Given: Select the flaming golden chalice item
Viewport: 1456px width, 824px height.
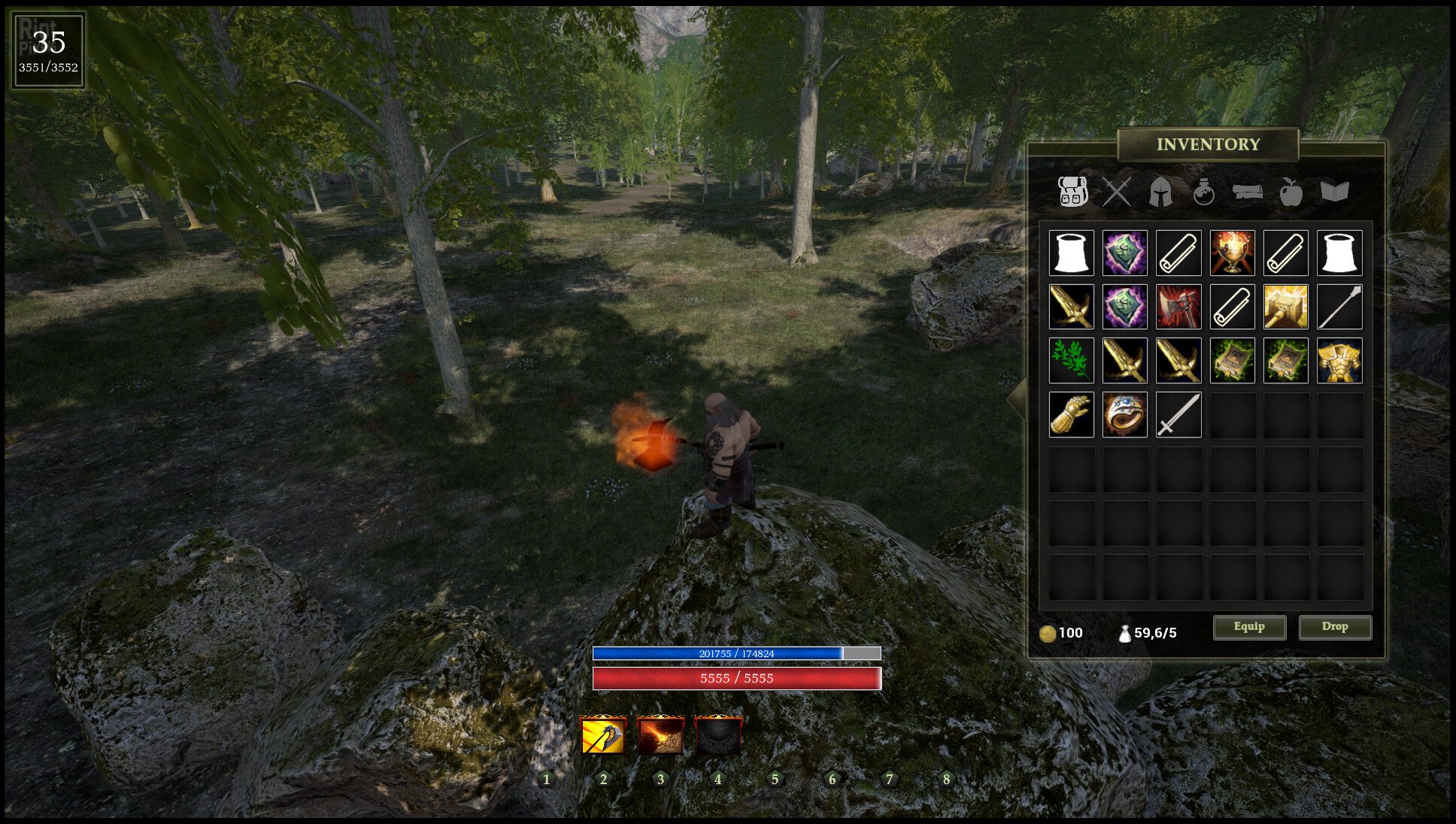Looking at the screenshot, I should (x=1232, y=253).
